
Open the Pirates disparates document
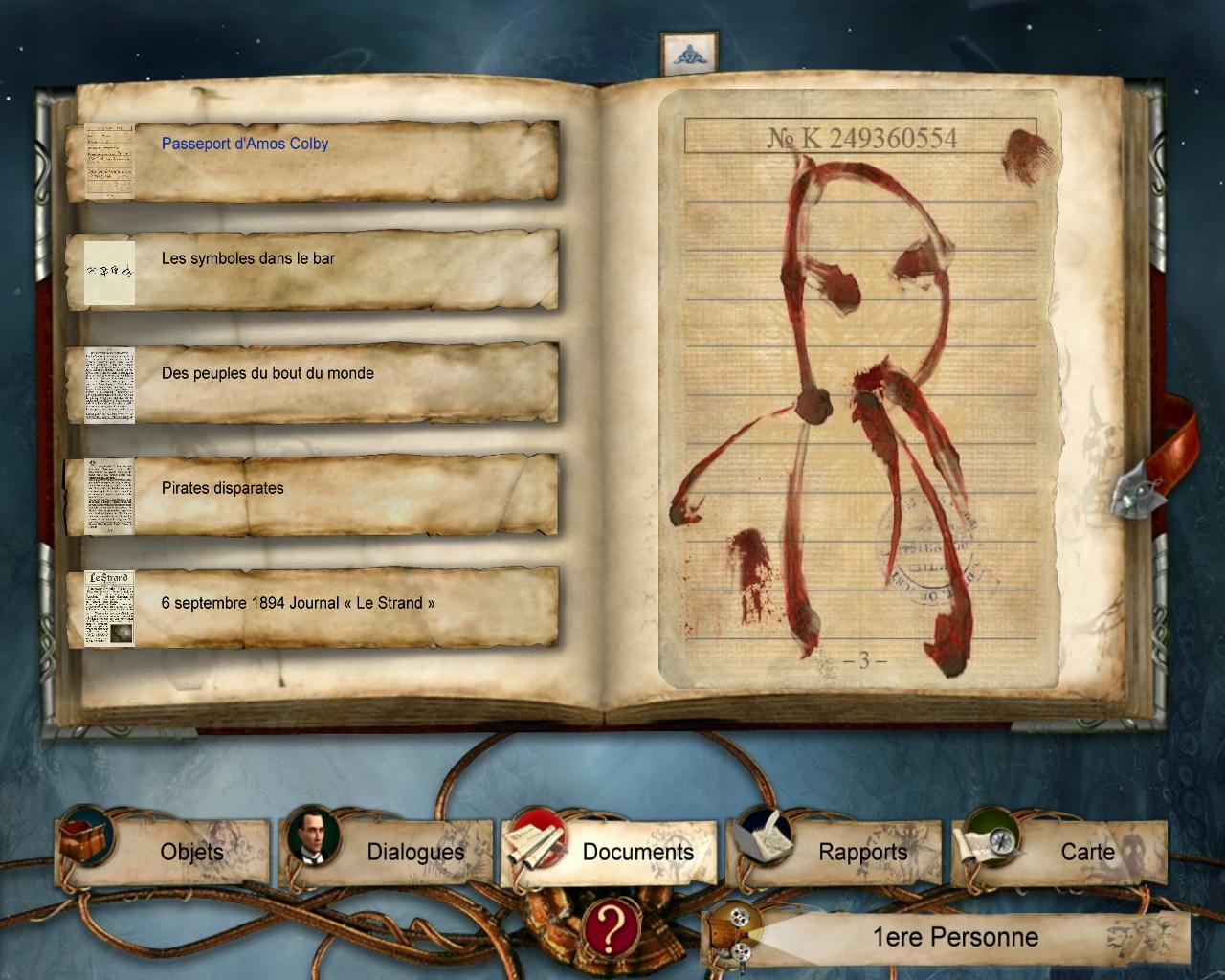[x=223, y=489]
